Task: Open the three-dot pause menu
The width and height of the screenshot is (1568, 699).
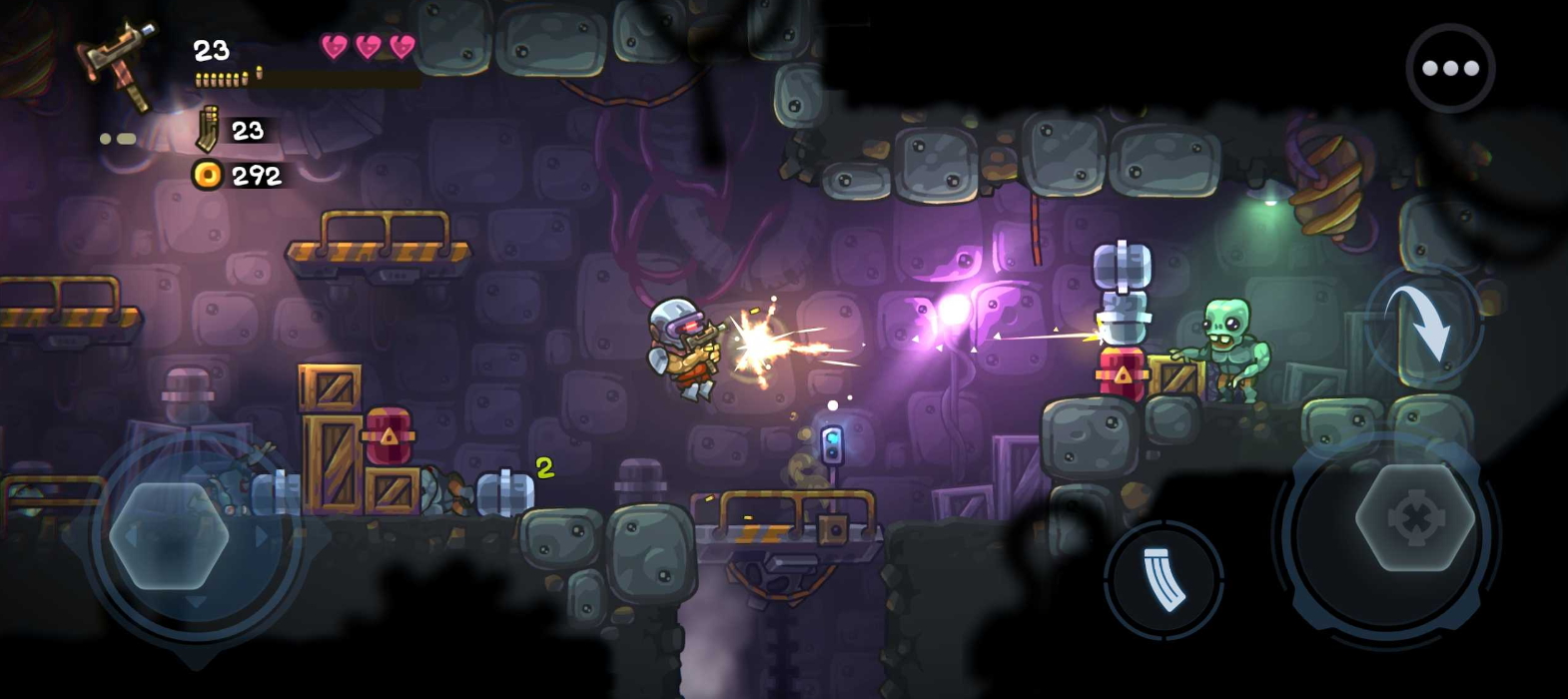Action: pos(1449,68)
